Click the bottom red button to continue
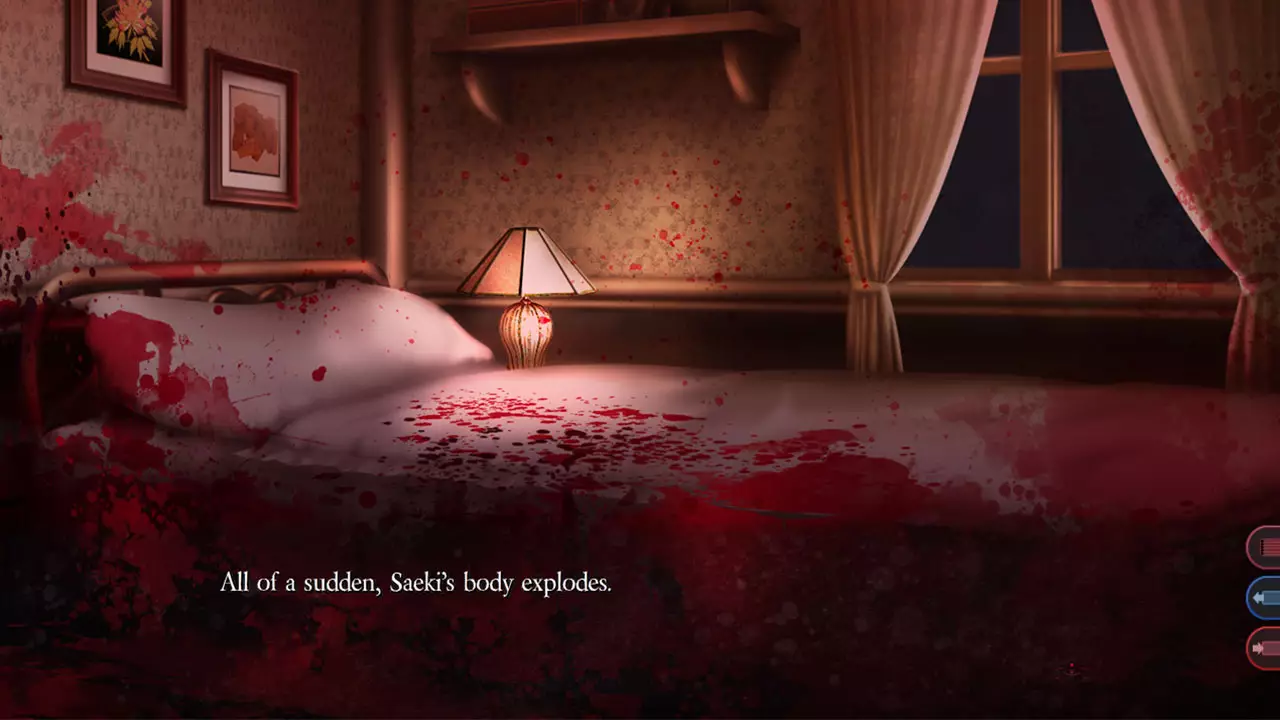Viewport: 1280px width, 720px height. pyautogui.click(x=1261, y=648)
